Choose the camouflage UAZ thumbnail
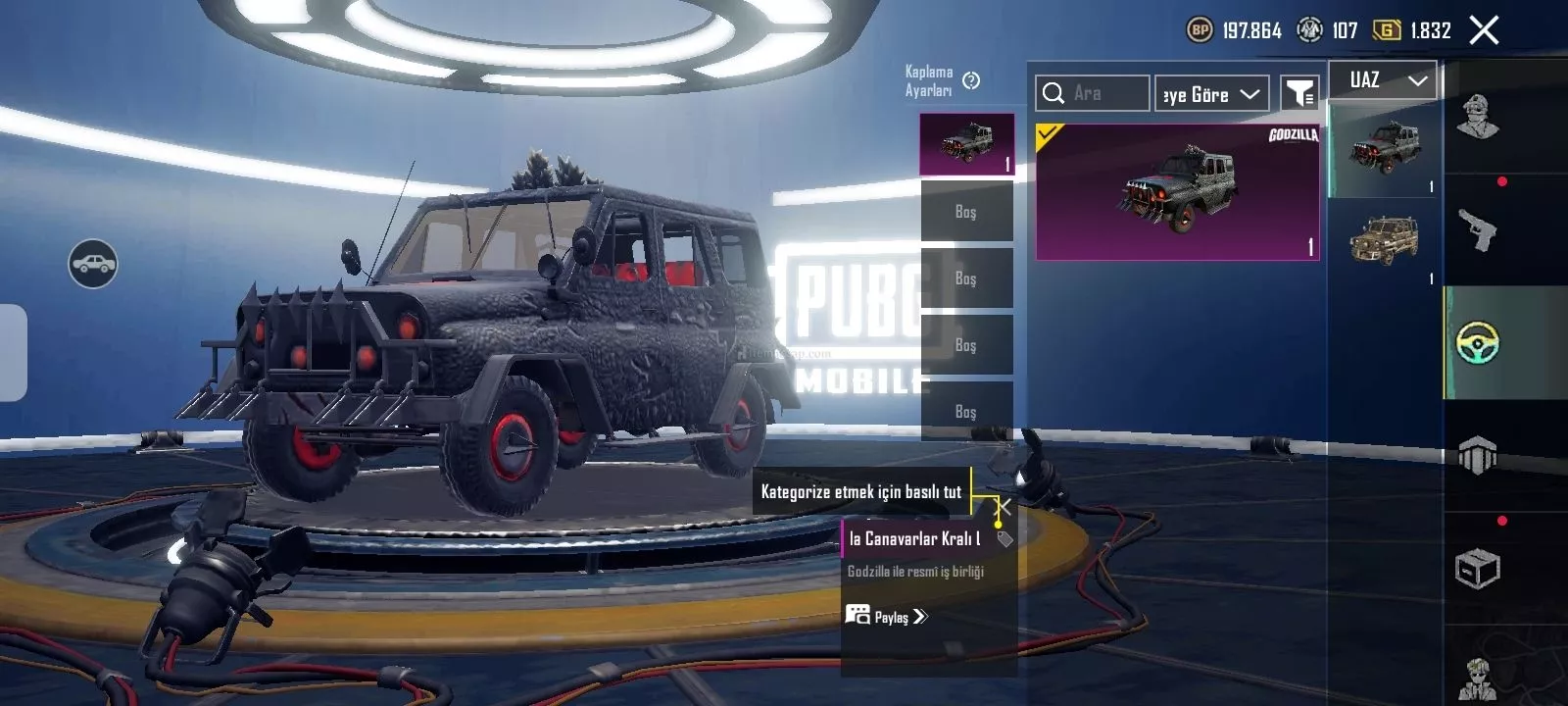The height and width of the screenshot is (706, 1568). click(1383, 241)
